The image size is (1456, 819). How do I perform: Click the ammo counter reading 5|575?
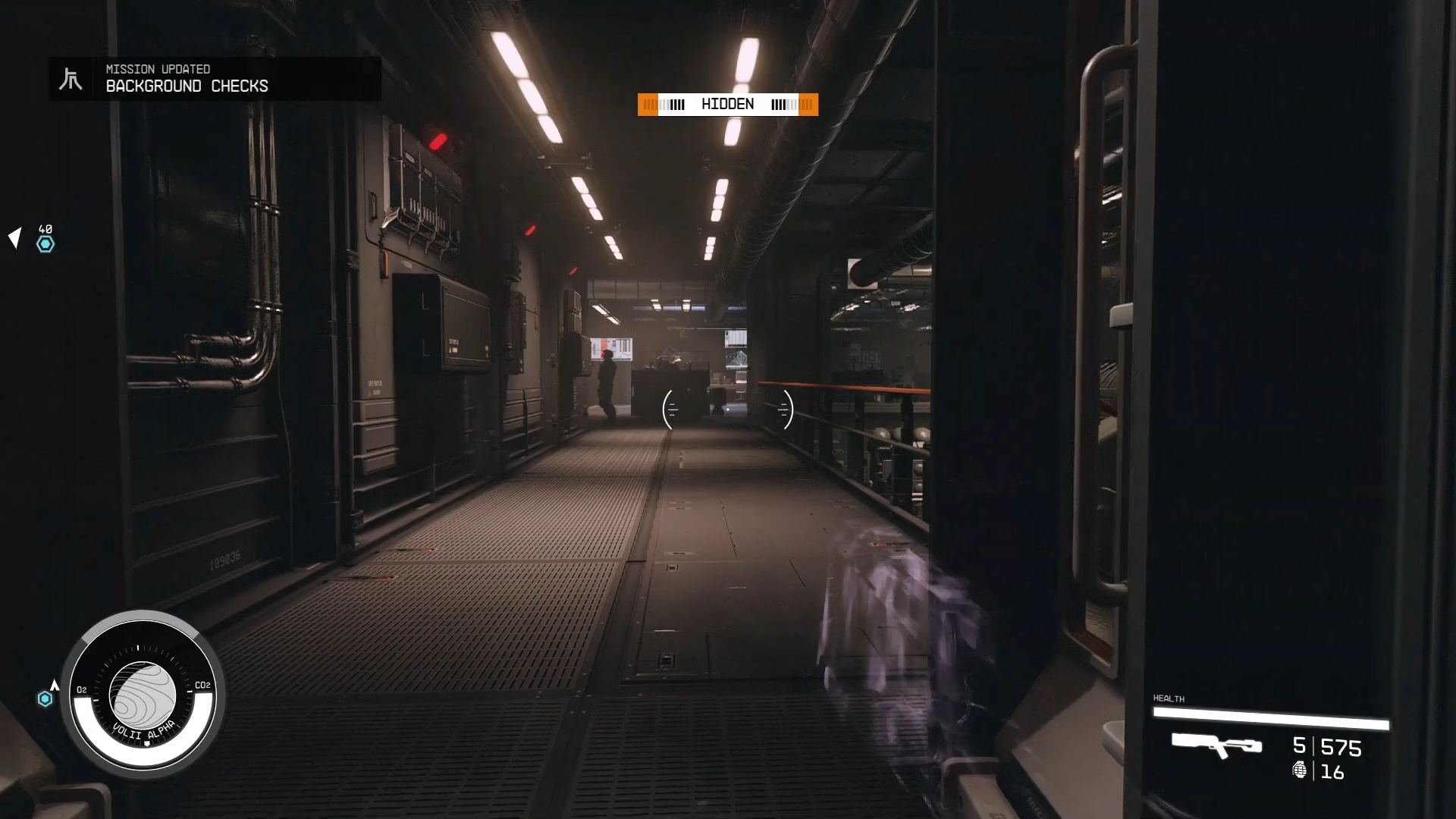(1326, 748)
